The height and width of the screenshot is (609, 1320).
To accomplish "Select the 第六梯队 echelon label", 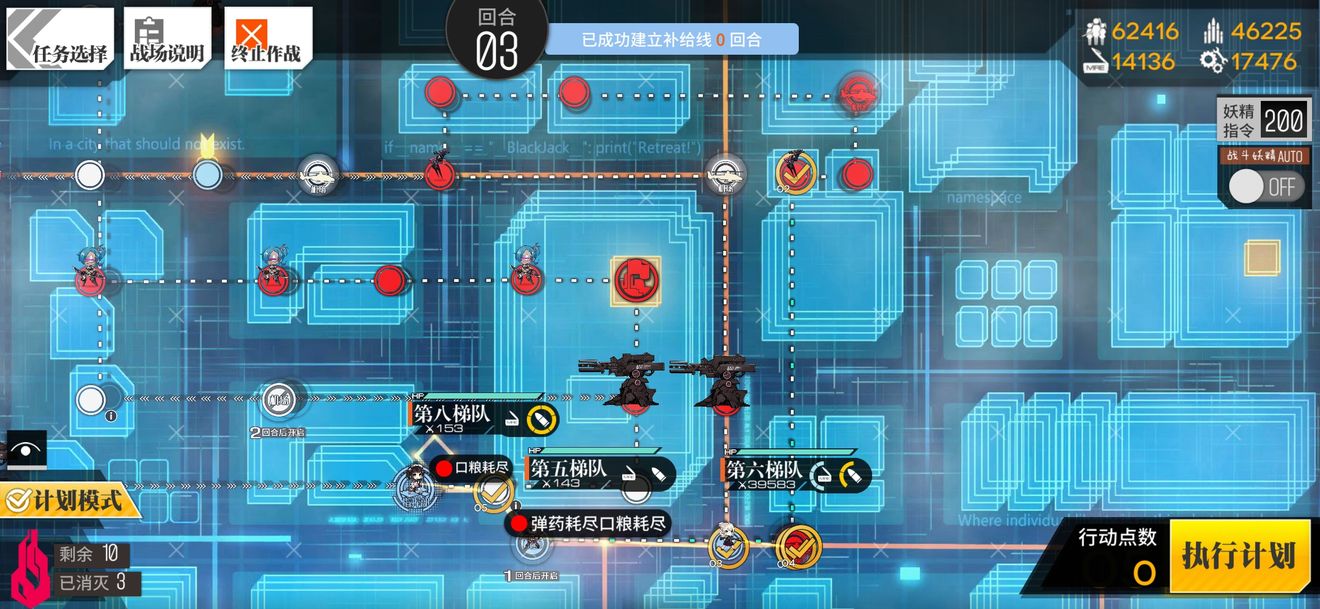I will (x=765, y=470).
